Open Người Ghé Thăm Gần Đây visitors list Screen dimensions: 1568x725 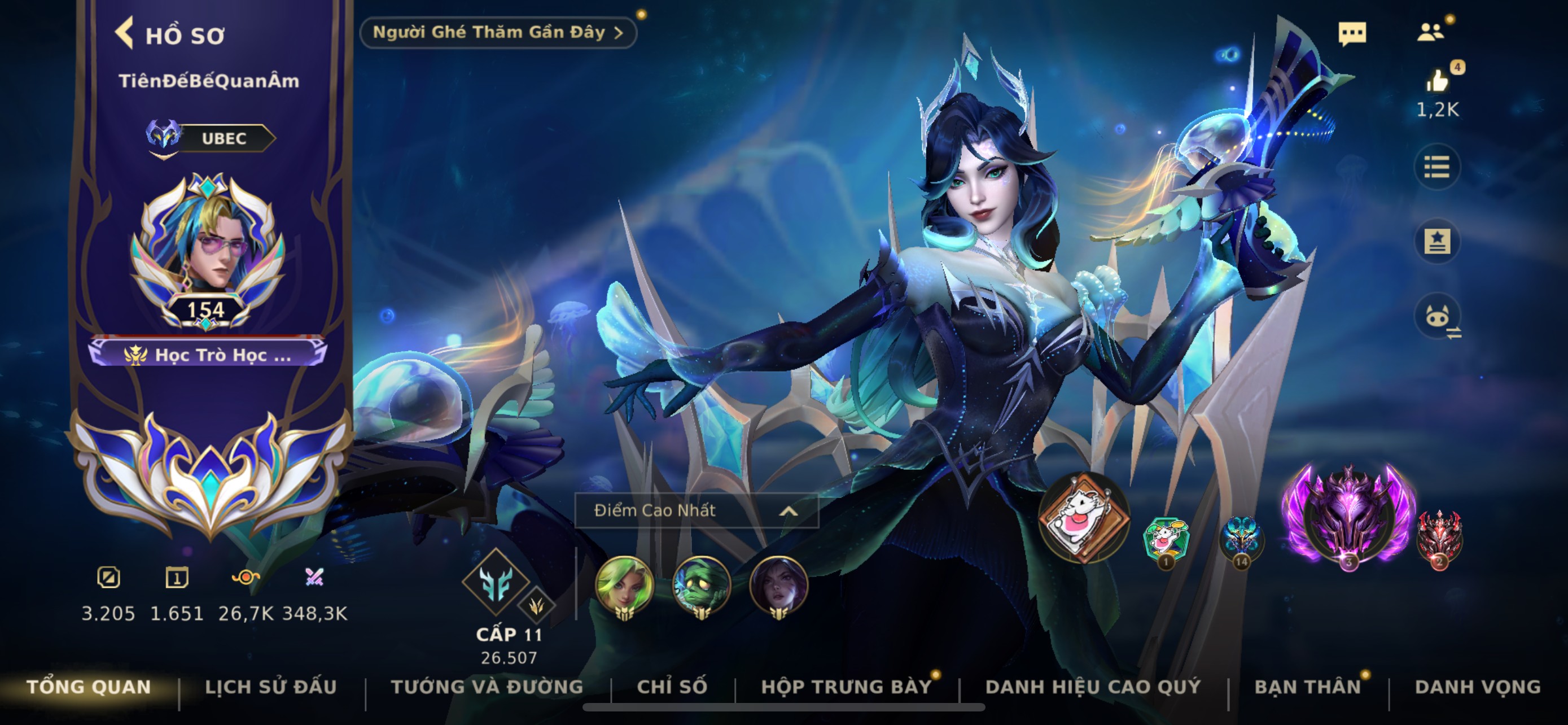click(497, 32)
